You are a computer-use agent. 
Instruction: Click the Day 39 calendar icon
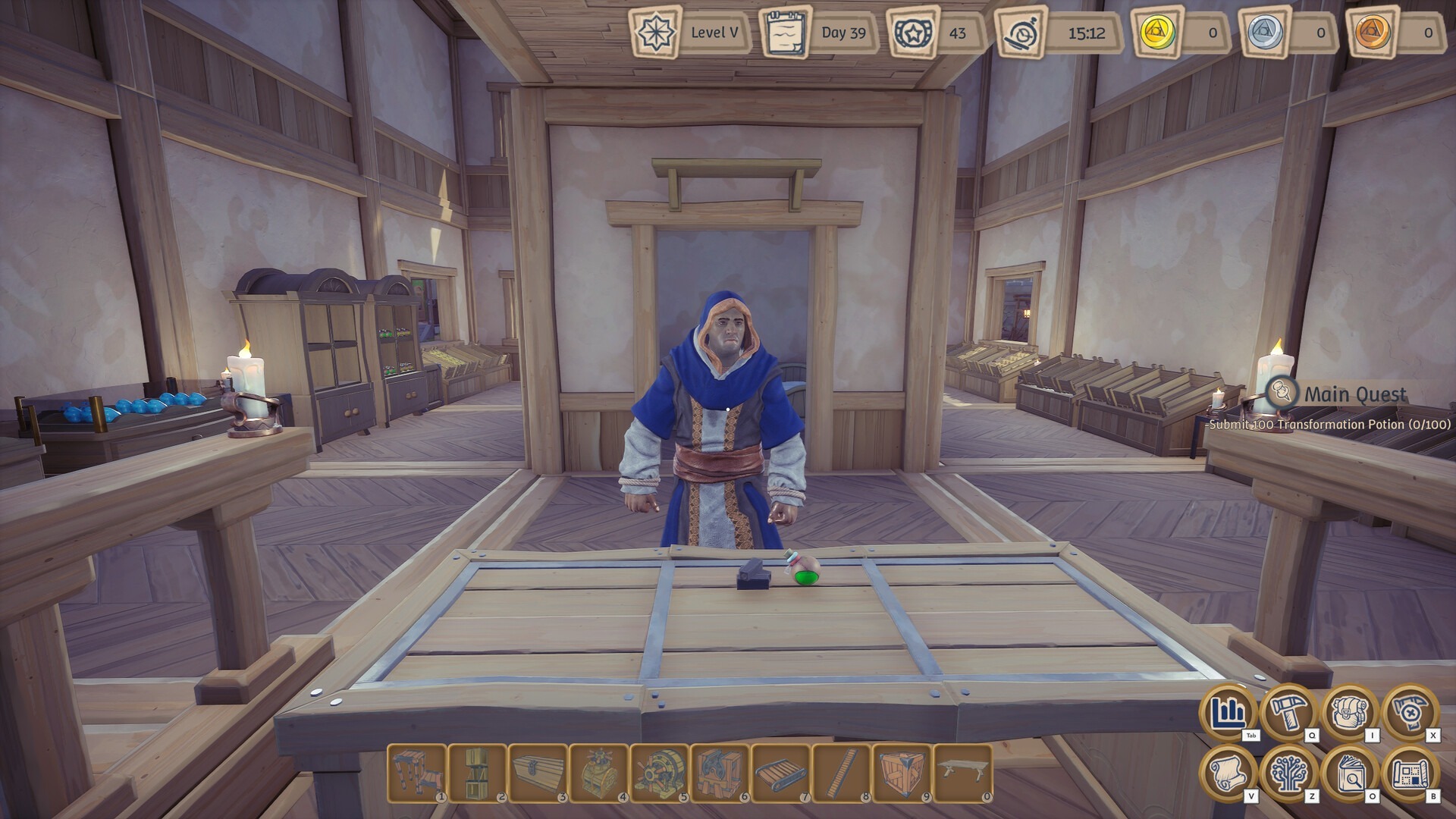click(784, 33)
